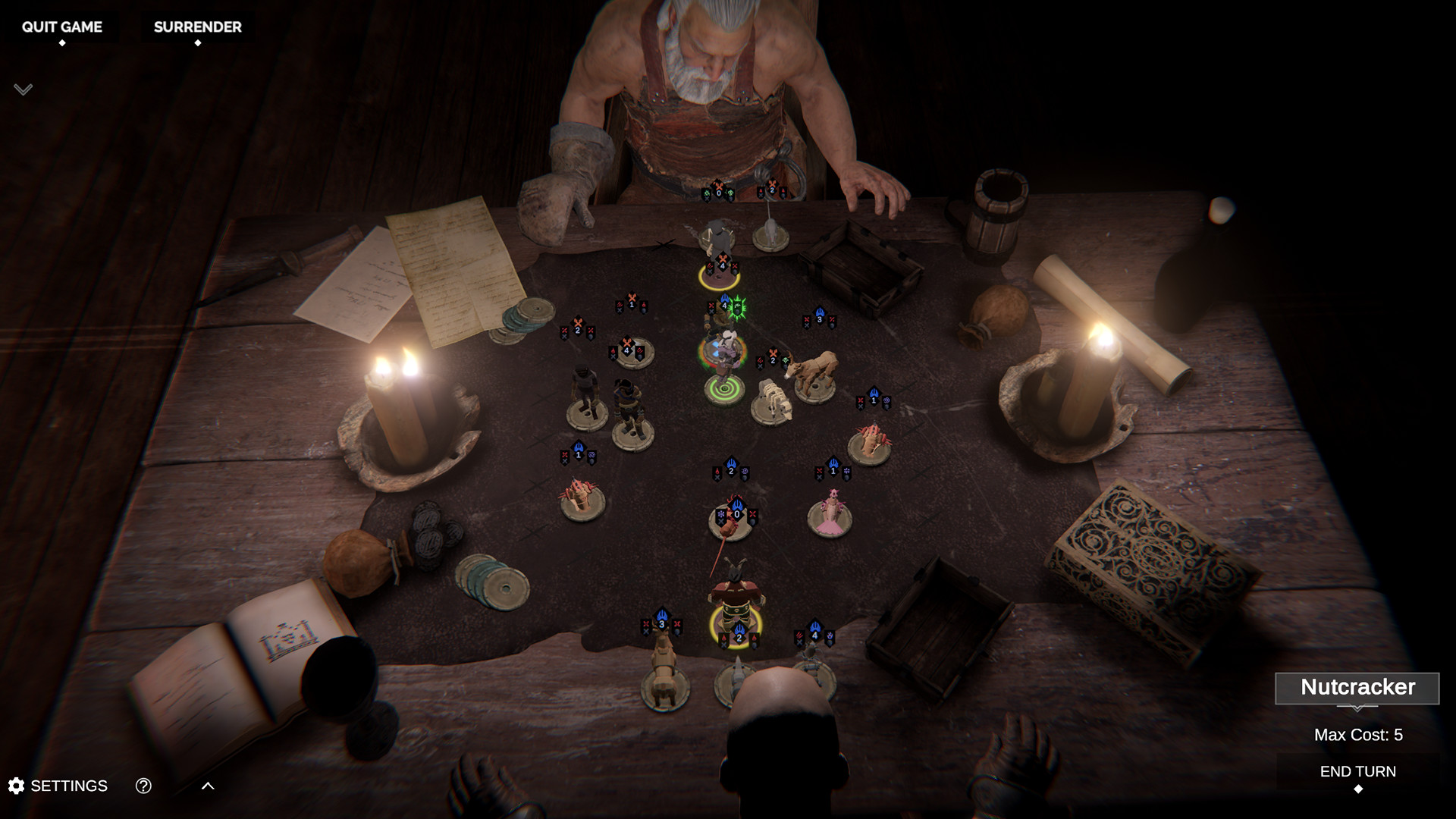This screenshot has width=1456, height=819.
Task: Expand the bottom upward chevron panel
Action: click(x=208, y=786)
